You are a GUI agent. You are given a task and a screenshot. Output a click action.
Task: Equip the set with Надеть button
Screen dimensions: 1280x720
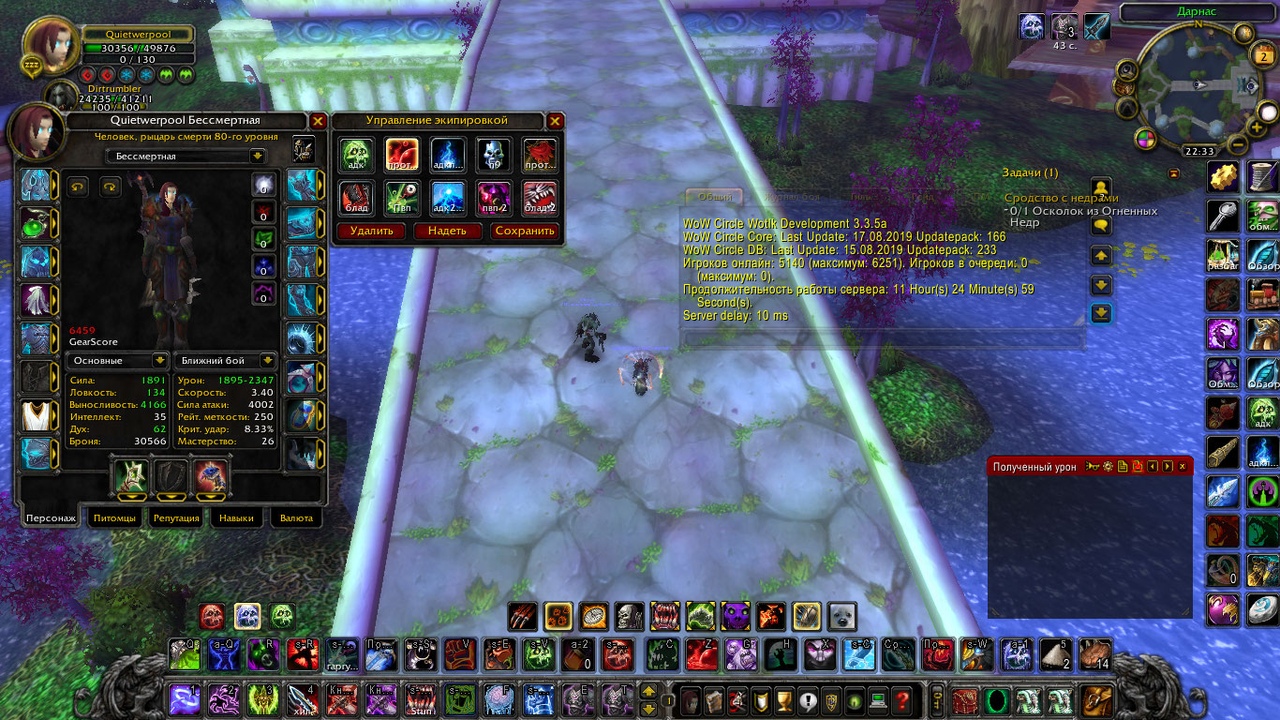pos(447,231)
